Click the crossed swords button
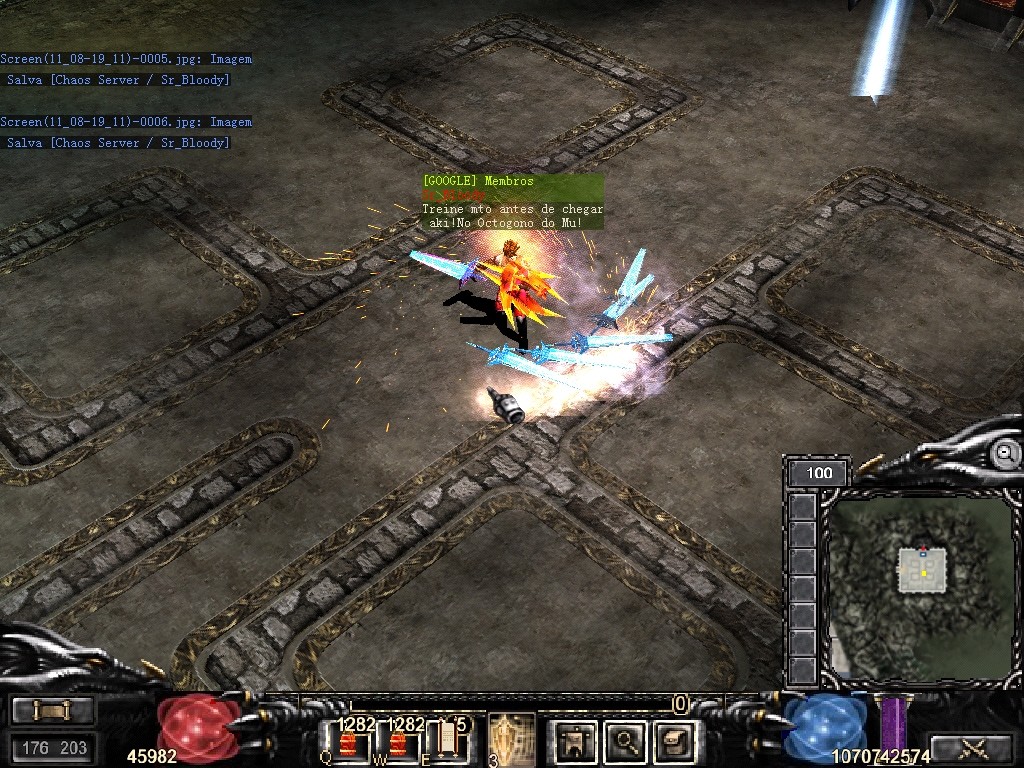1024x768 pixels. (972, 747)
